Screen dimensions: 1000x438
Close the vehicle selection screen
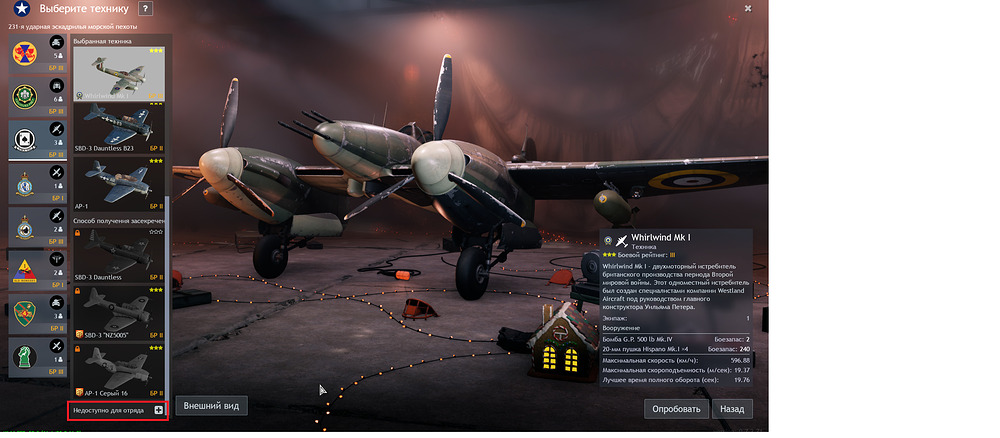(x=748, y=8)
